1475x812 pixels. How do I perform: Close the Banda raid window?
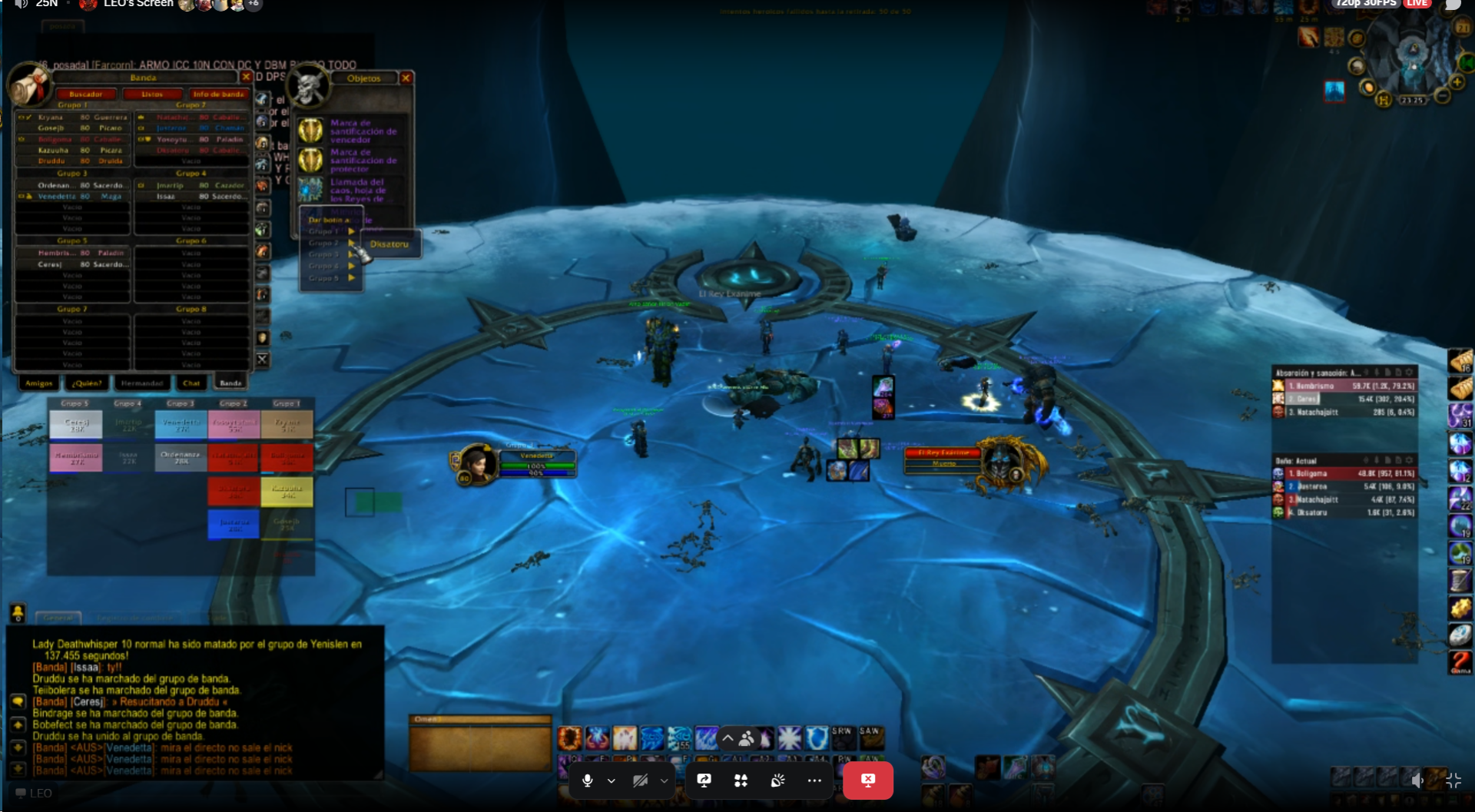(246, 78)
